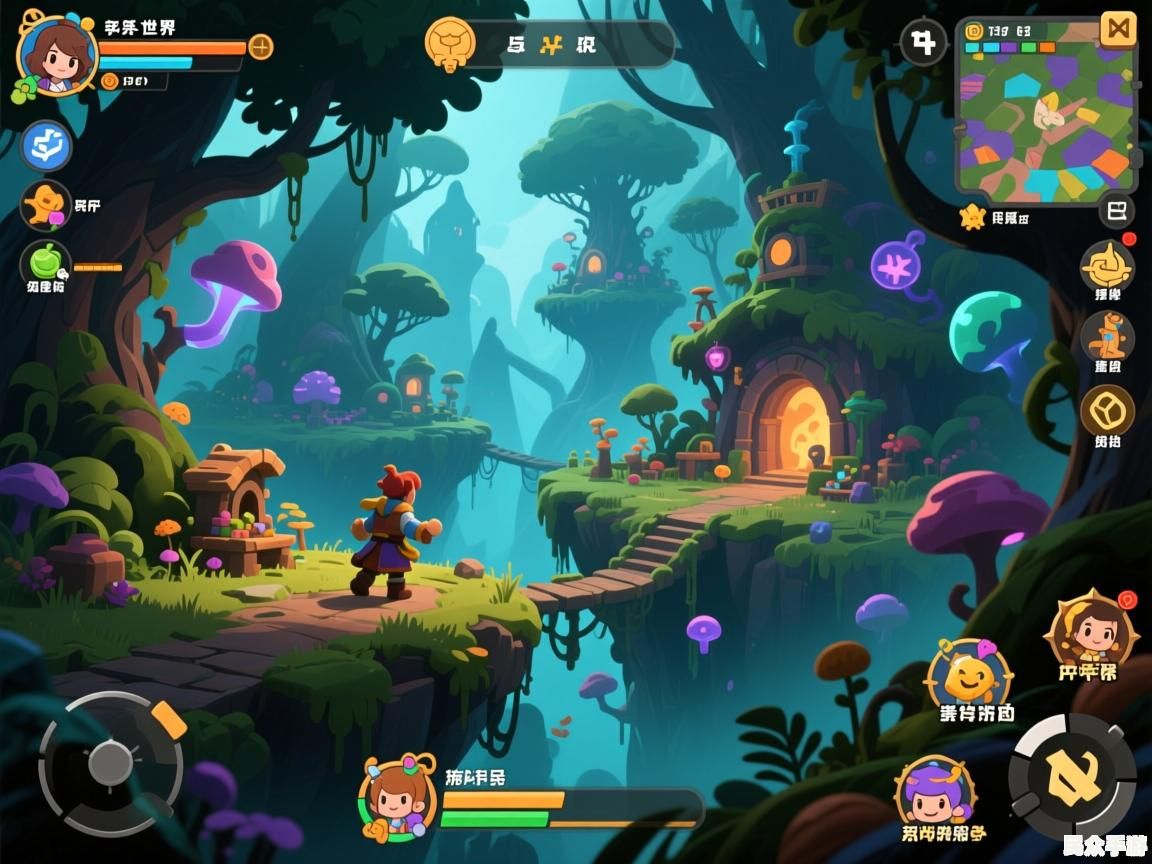Select the orange character figure icon
Image resolution: width=1152 pixels, height=864 pixels.
[1107, 335]
